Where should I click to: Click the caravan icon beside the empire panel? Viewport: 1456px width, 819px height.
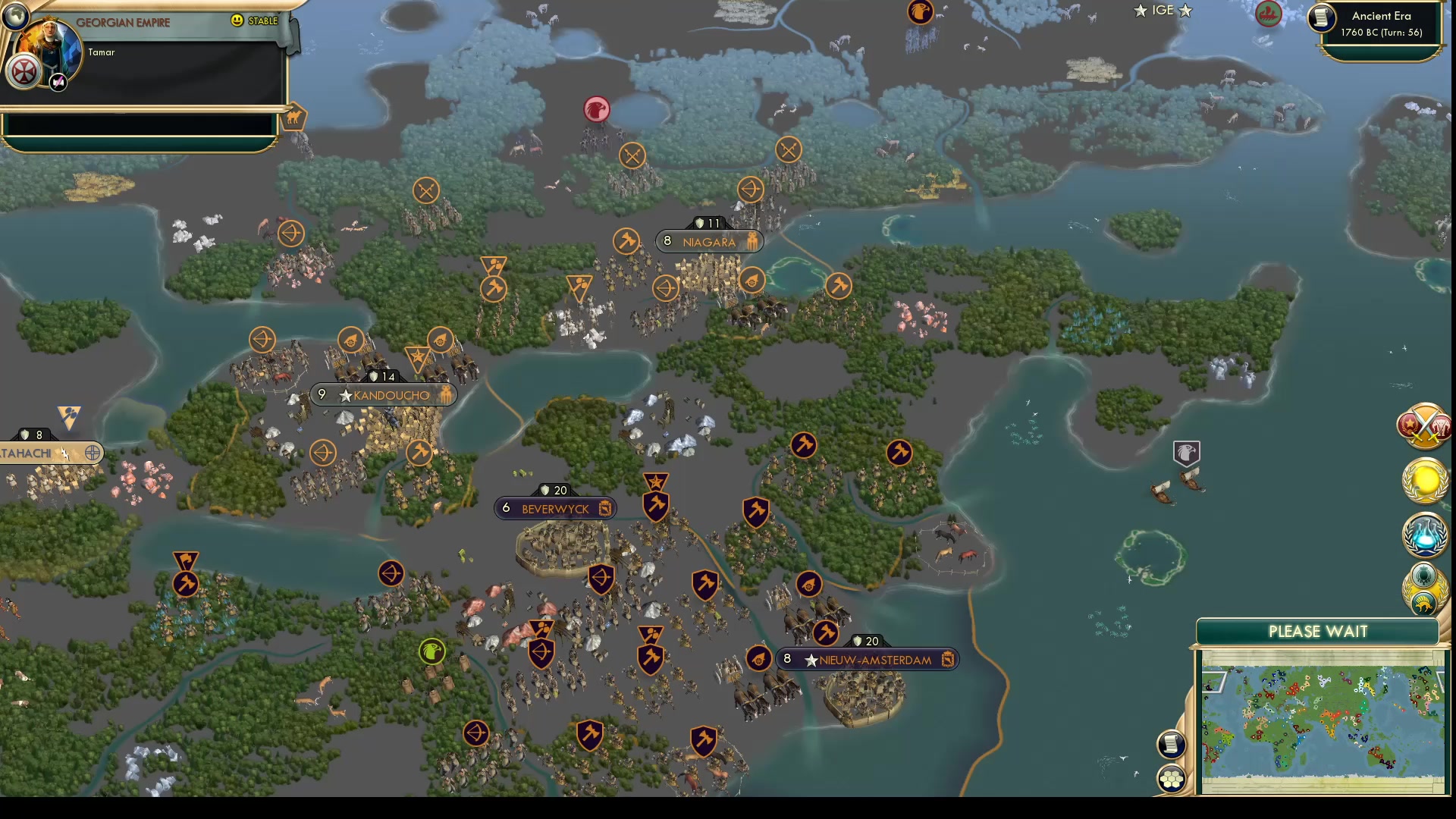coord(295,116)
